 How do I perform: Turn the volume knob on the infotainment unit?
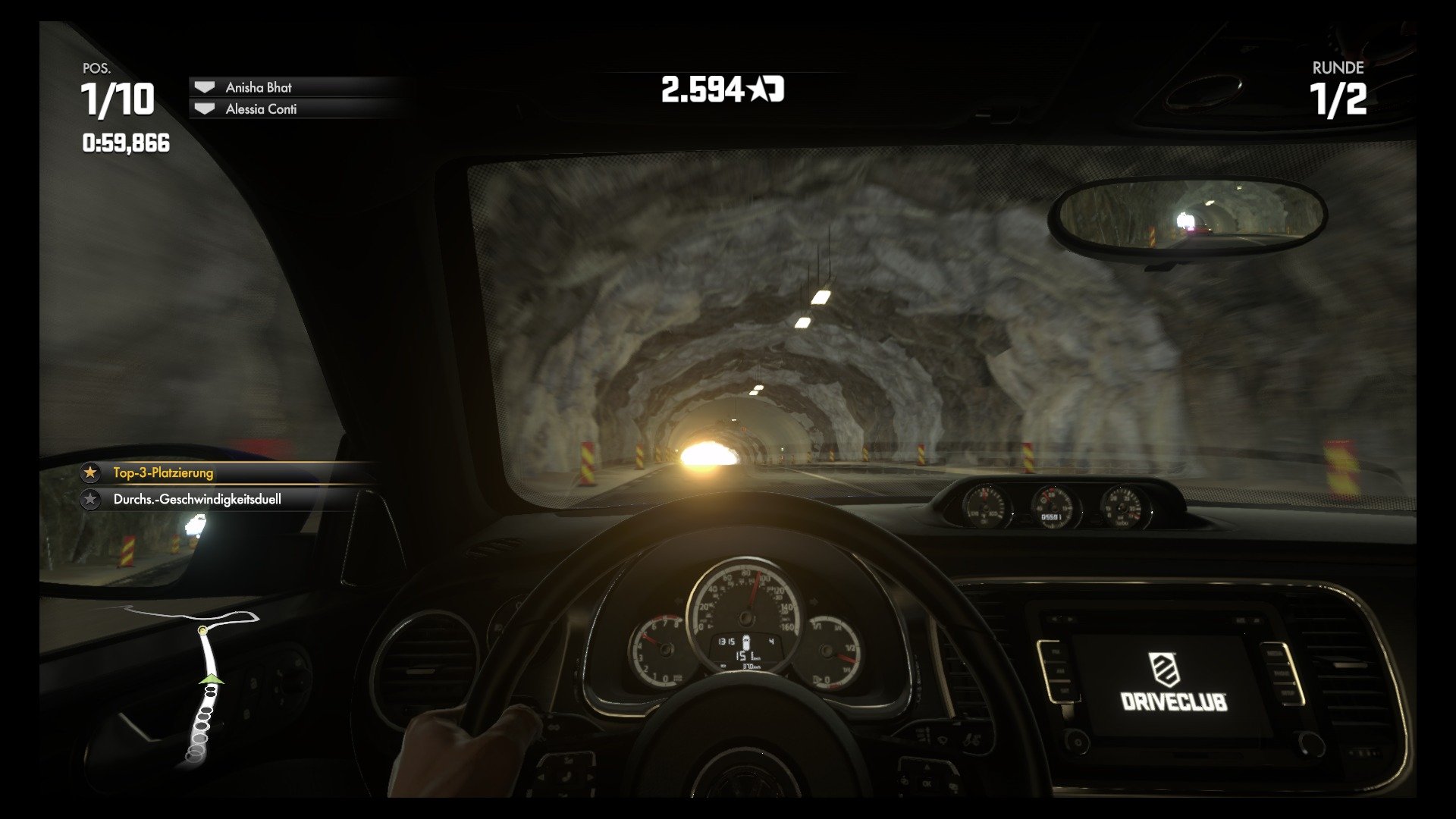[1077, 742]
